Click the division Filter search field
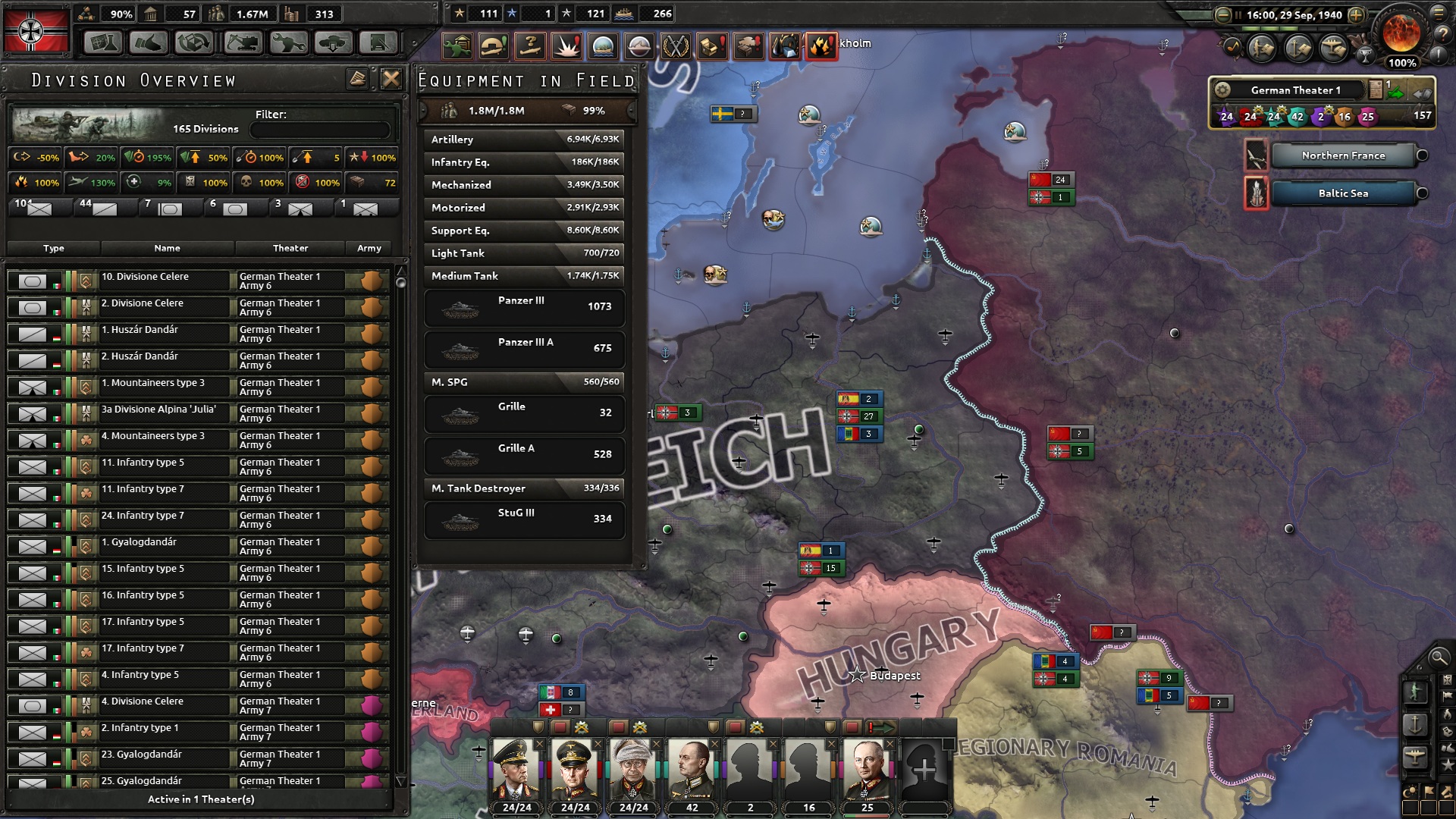Viewport: 1456px width, 819px height. pyautogui.click(x=319, y=130)
